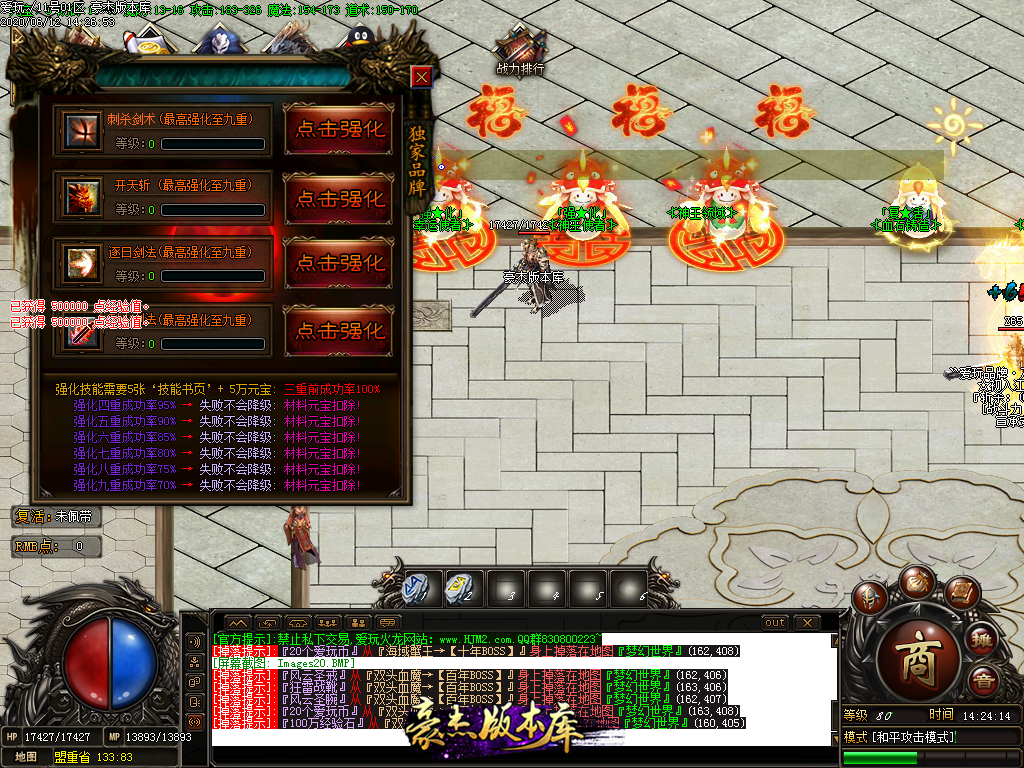Screen dimensions: 1024x768
Task: Open the 摊 stall button
Action: (x=983, y=640)
